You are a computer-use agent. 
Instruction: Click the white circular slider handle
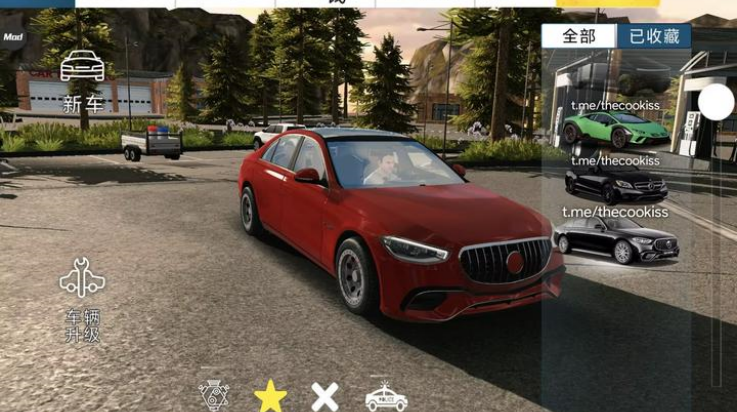tap(716, 102)
